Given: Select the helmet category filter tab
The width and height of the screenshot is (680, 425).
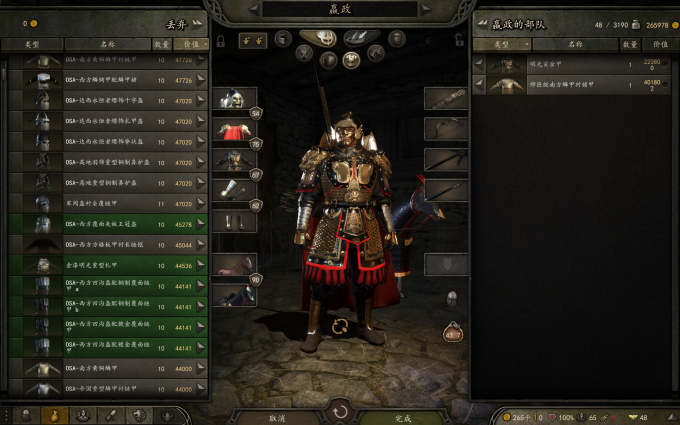Looking at the screenshot, I should click(325, 39).
